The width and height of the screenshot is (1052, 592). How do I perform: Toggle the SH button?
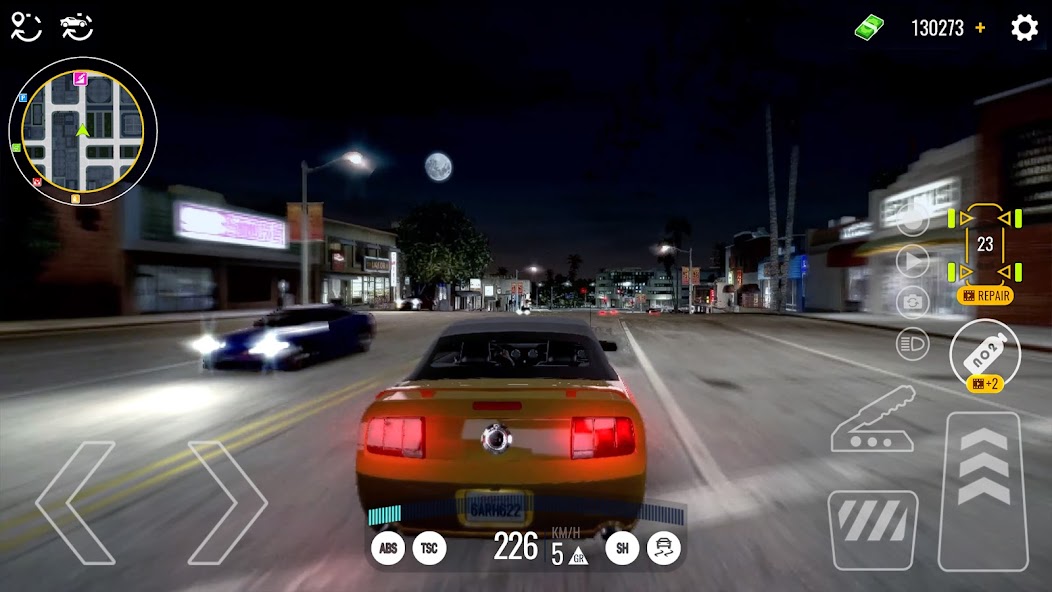[x=622, y=548]
